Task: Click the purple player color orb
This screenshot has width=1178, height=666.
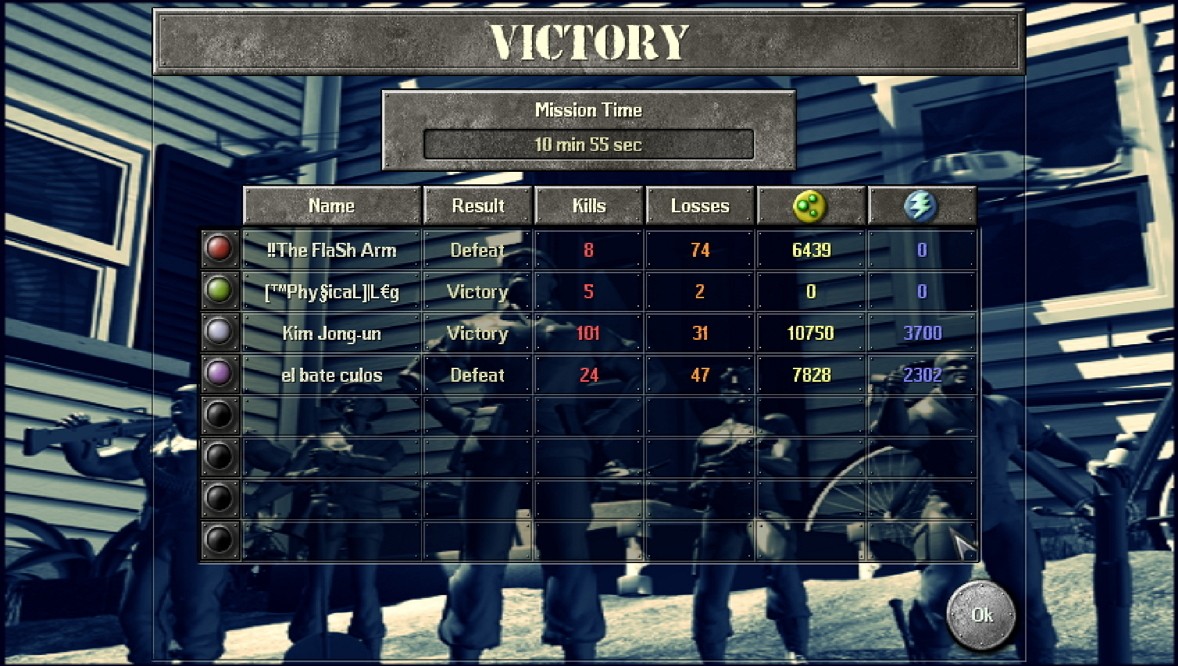Action: click(x=219, y=374)
